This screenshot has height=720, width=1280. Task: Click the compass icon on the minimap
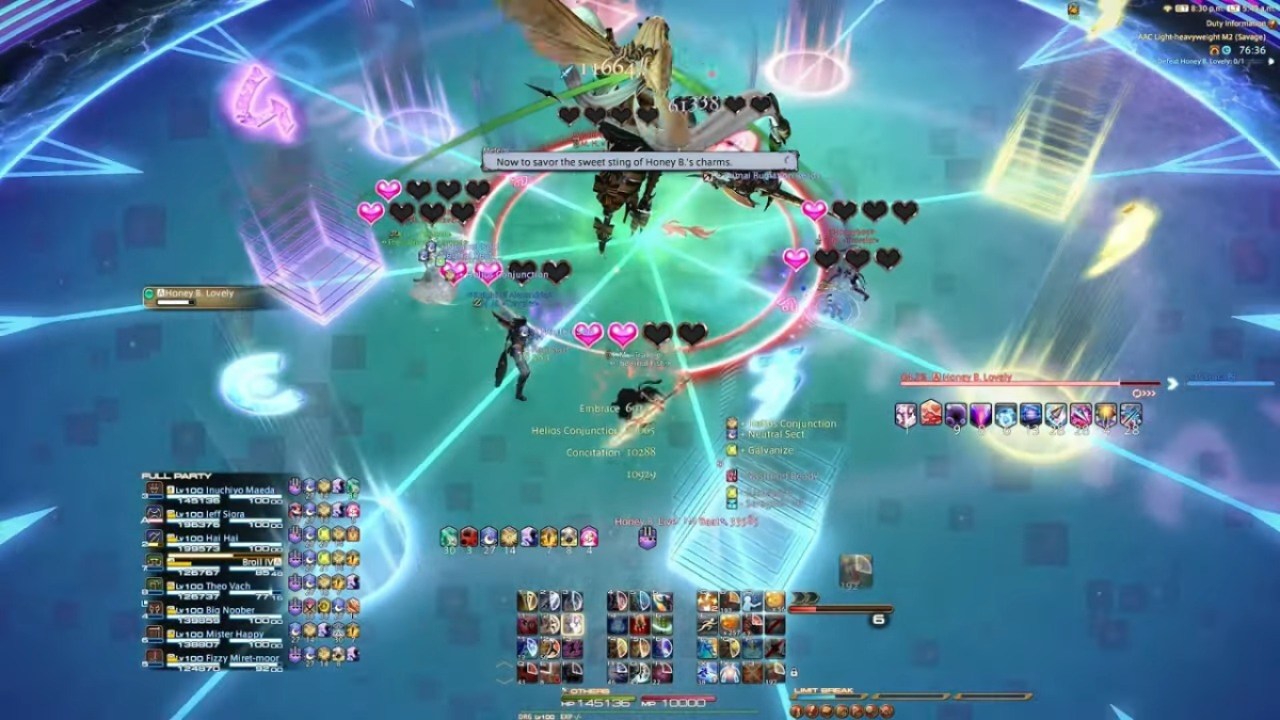pos(1073,9)
